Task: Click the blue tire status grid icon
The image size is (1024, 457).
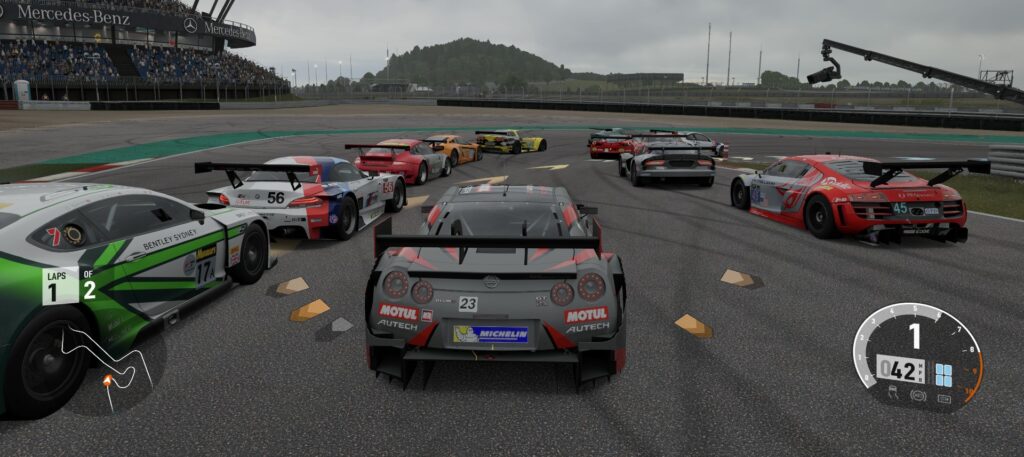Action: (x=943, y=374)
